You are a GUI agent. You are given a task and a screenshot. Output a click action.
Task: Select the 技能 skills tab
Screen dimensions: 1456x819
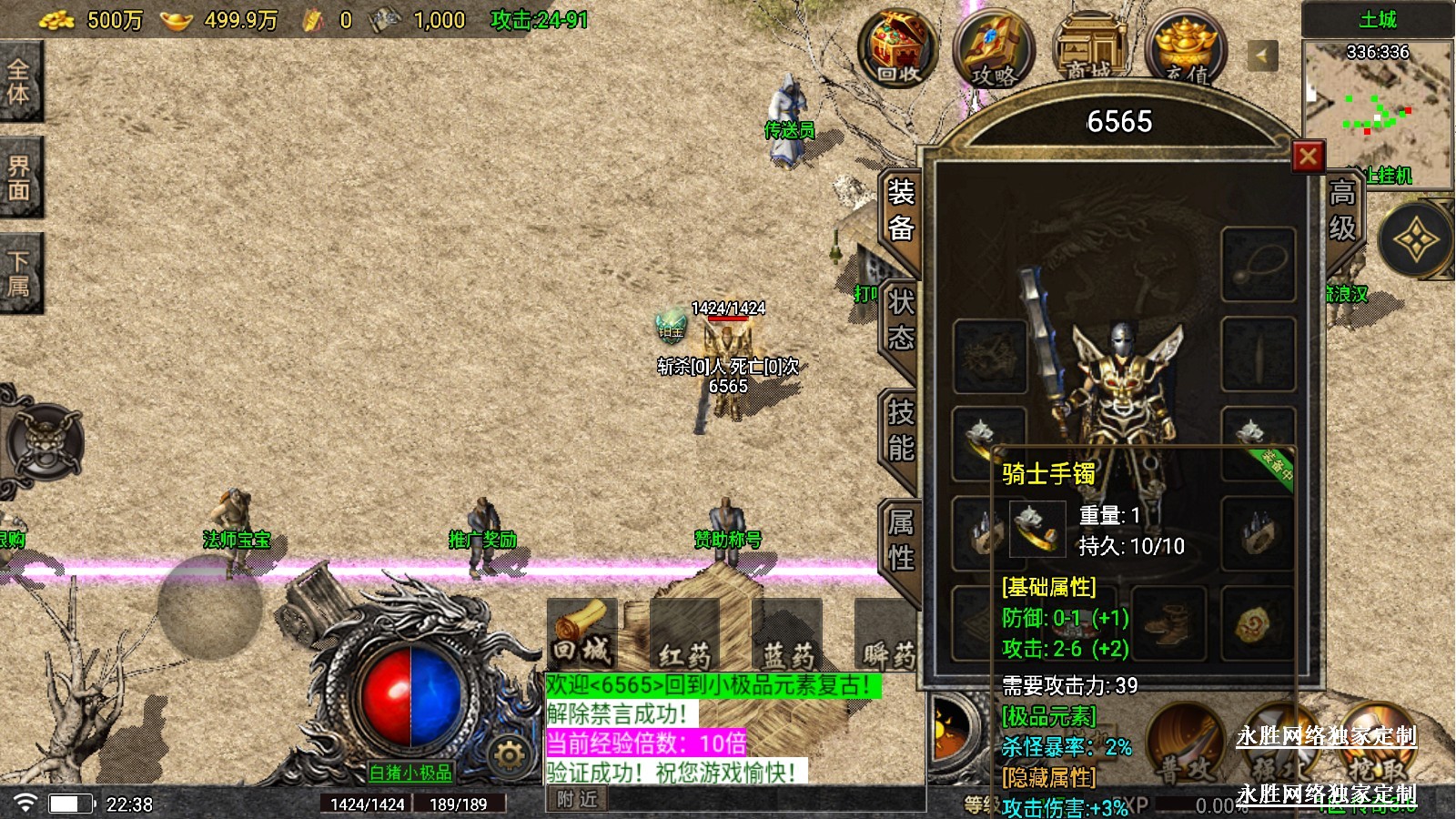tap(901, 430)
